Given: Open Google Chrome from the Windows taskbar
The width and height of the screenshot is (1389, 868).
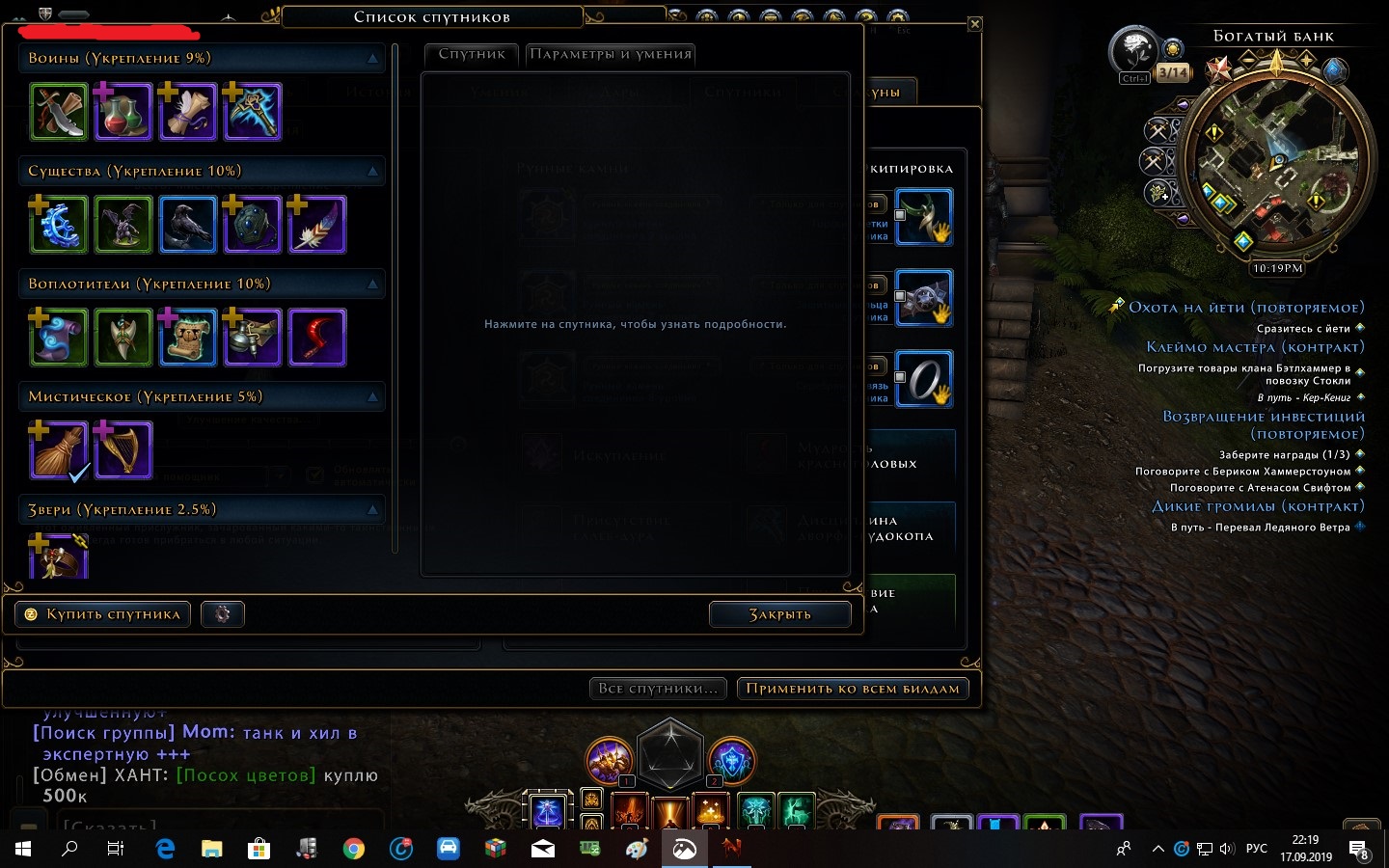Looking at the screenshot, I should pos(354,849).
